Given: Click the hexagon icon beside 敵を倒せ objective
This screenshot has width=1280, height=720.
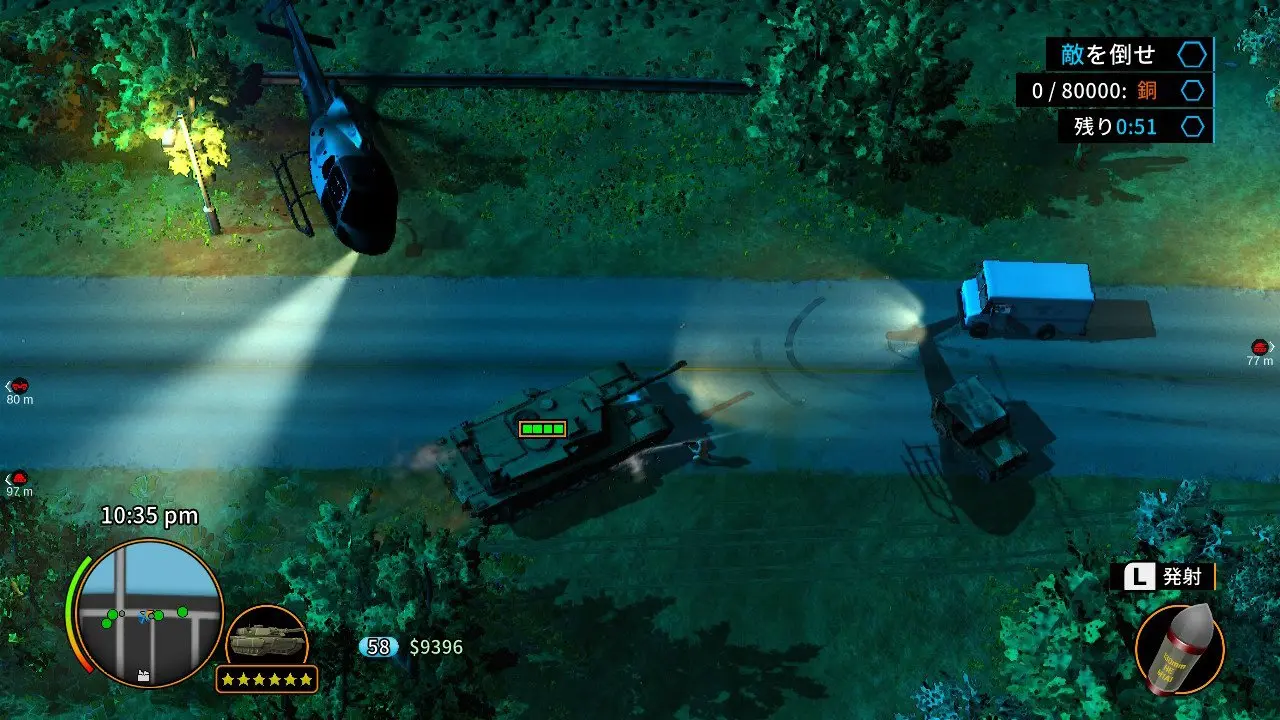Looking at the screenshot, I should click(x=1190, y=55).
